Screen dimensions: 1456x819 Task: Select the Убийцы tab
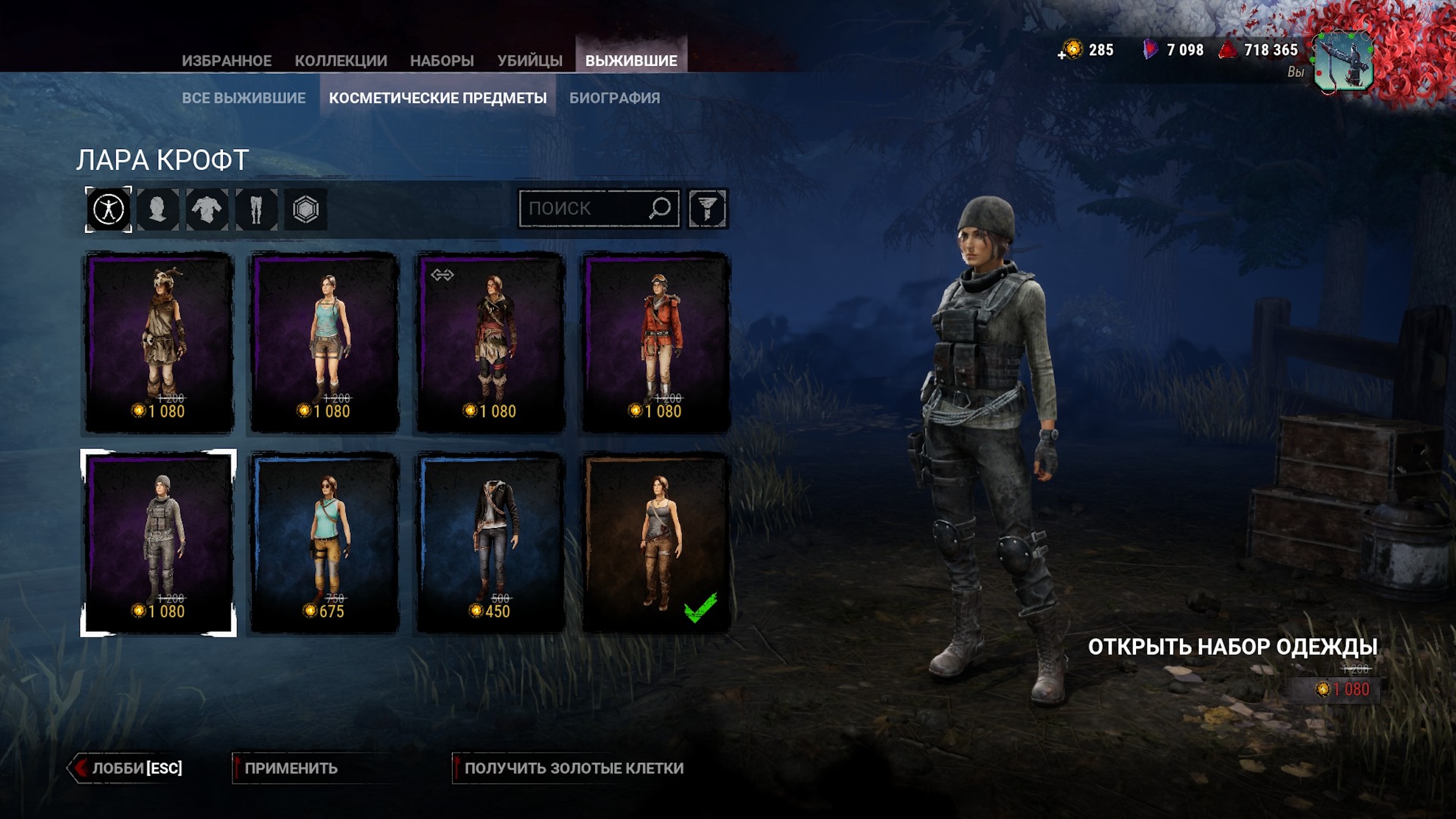[530, 60]
